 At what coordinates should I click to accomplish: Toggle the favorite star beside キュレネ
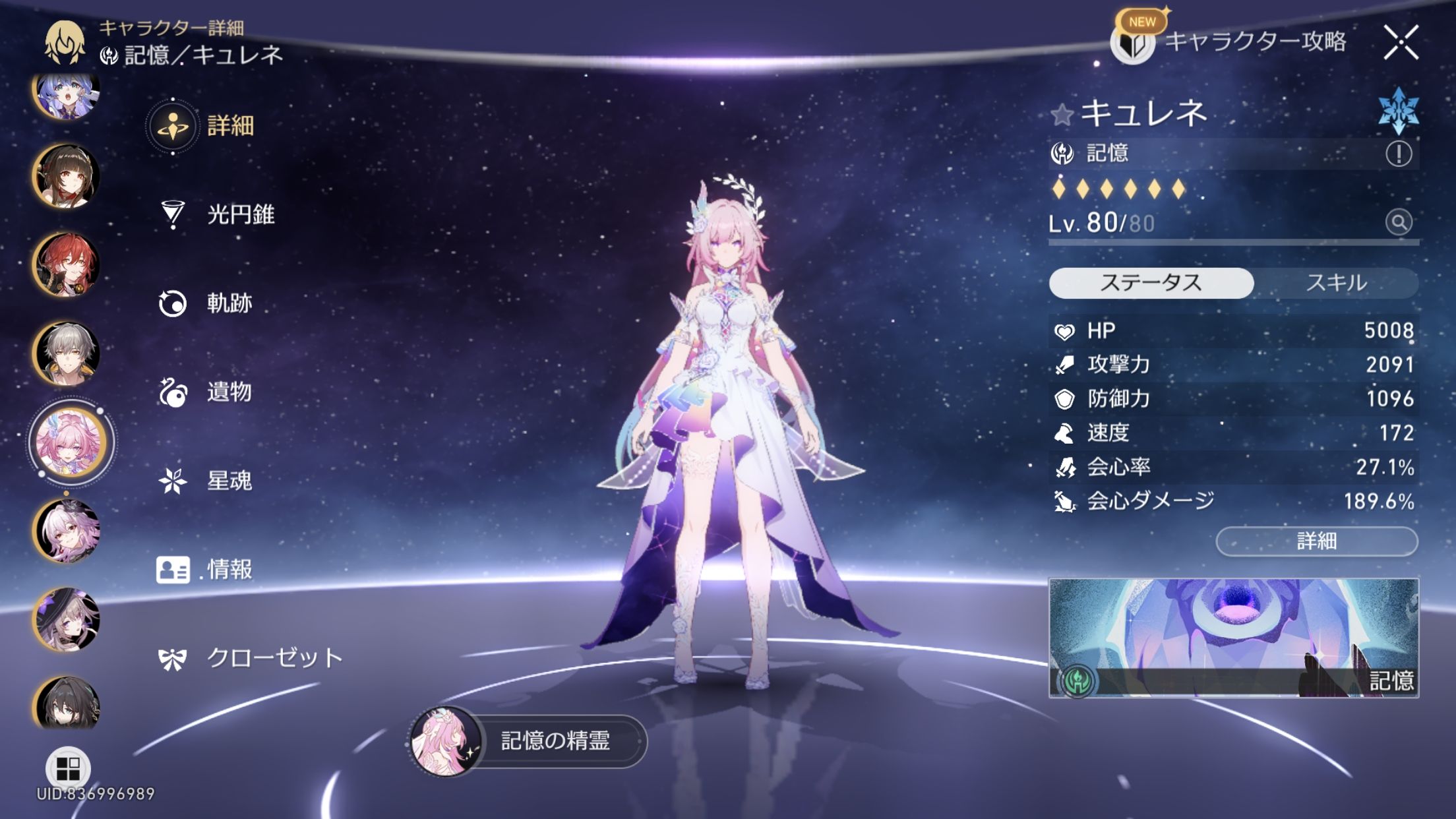pos(1062,115)
